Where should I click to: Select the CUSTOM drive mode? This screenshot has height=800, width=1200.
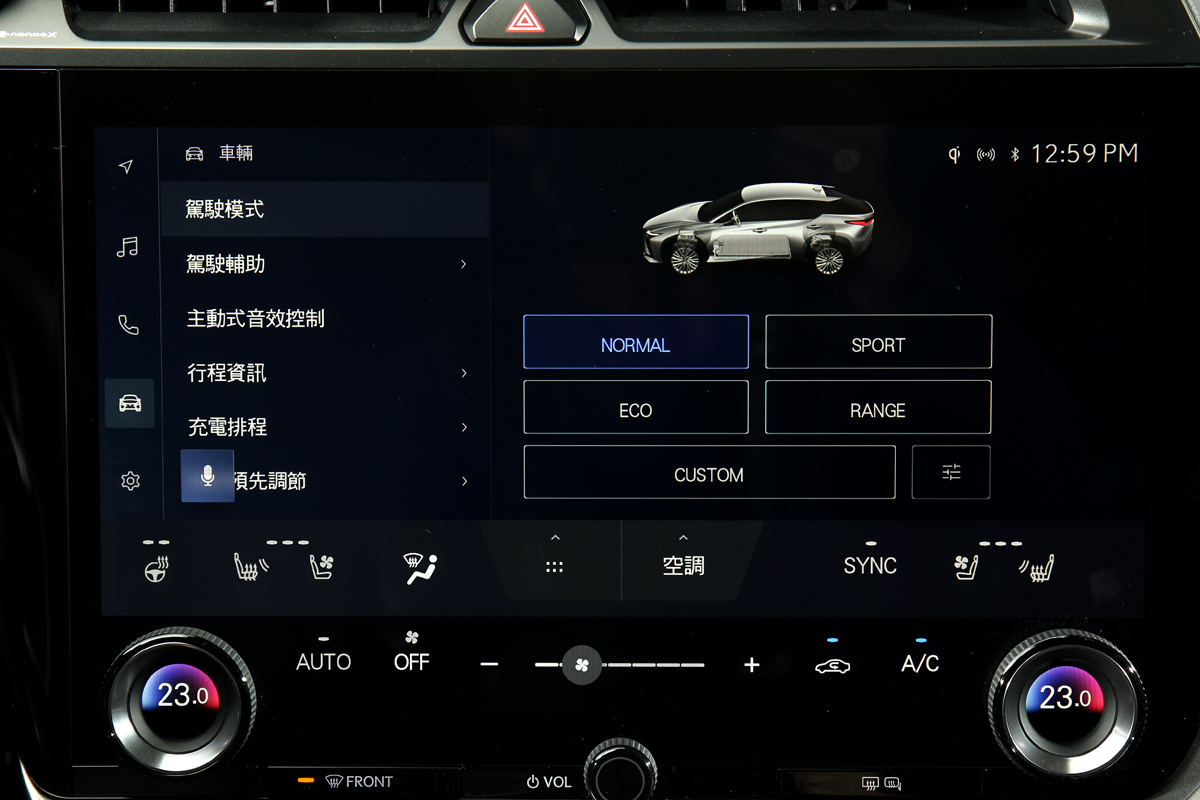pyautogui.click(x=709, y=473)
